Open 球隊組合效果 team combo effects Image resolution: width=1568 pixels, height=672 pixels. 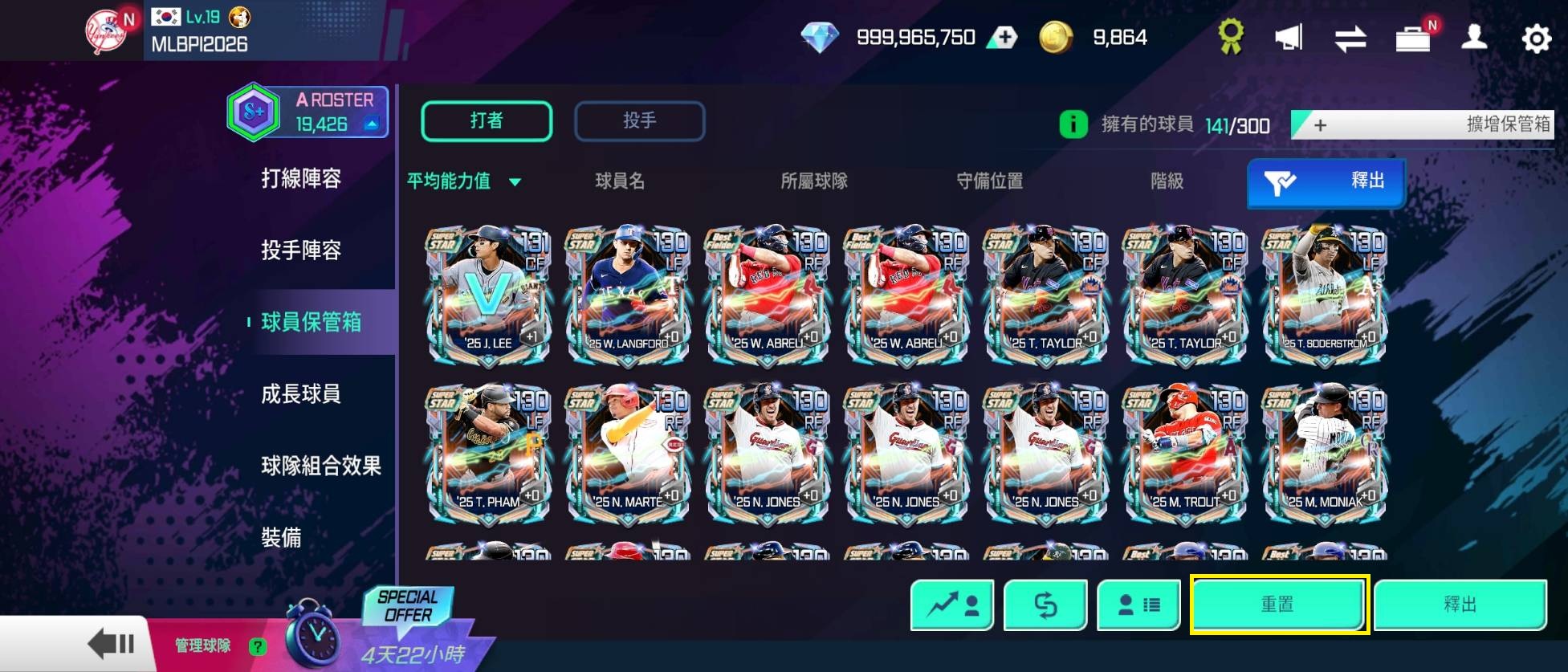[320, 466]
